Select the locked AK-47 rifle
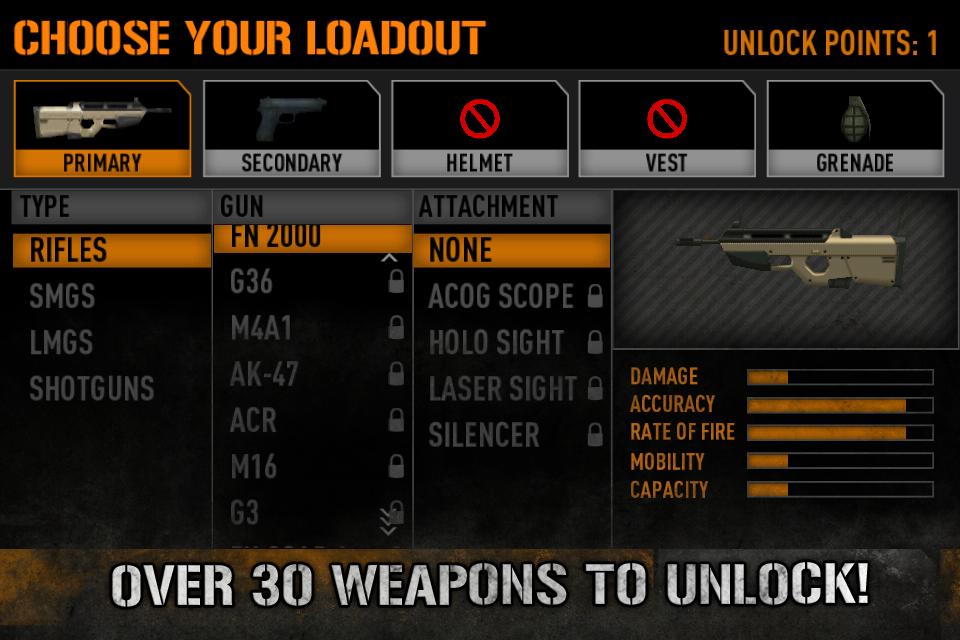960x640 pixels. tap(312, 374)
